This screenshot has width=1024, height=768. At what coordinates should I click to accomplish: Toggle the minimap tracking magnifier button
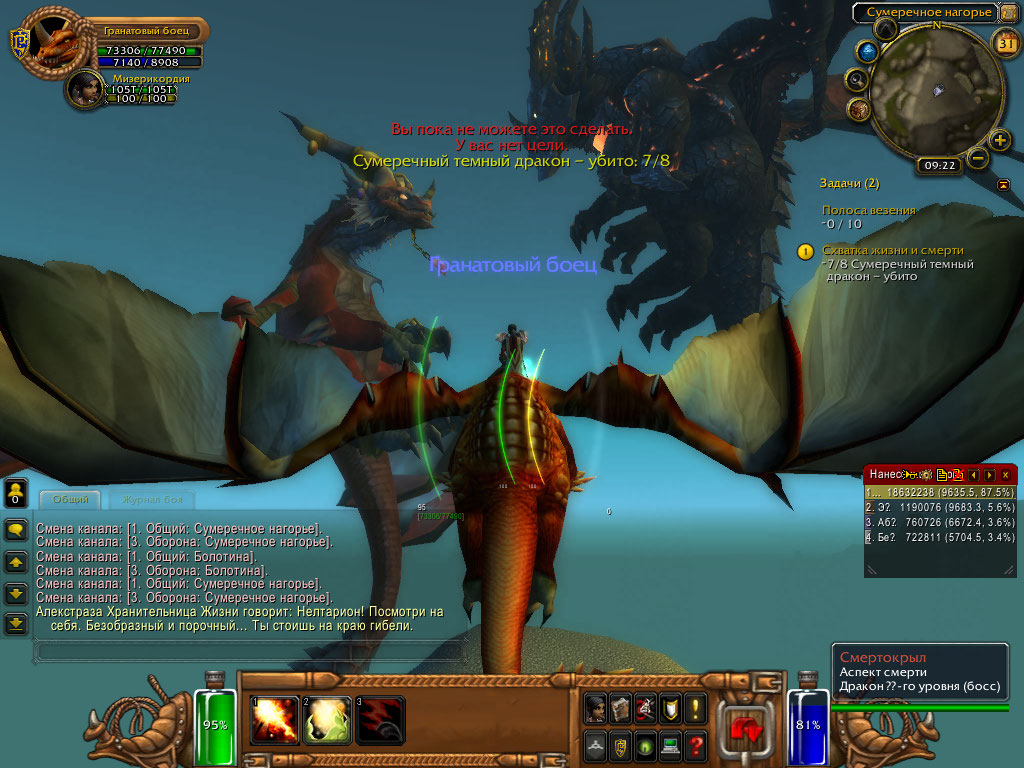tap(857, 79)
